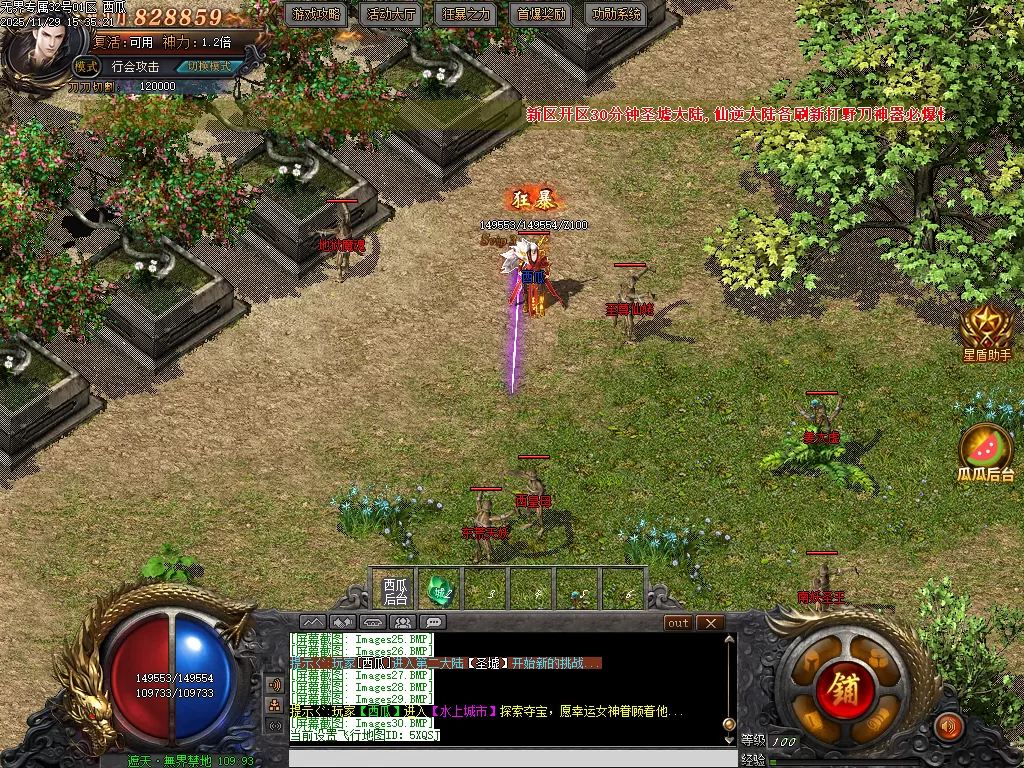Use the green gem hotbar item
This screenshot has height=768, width=1024.
point(441,590)
